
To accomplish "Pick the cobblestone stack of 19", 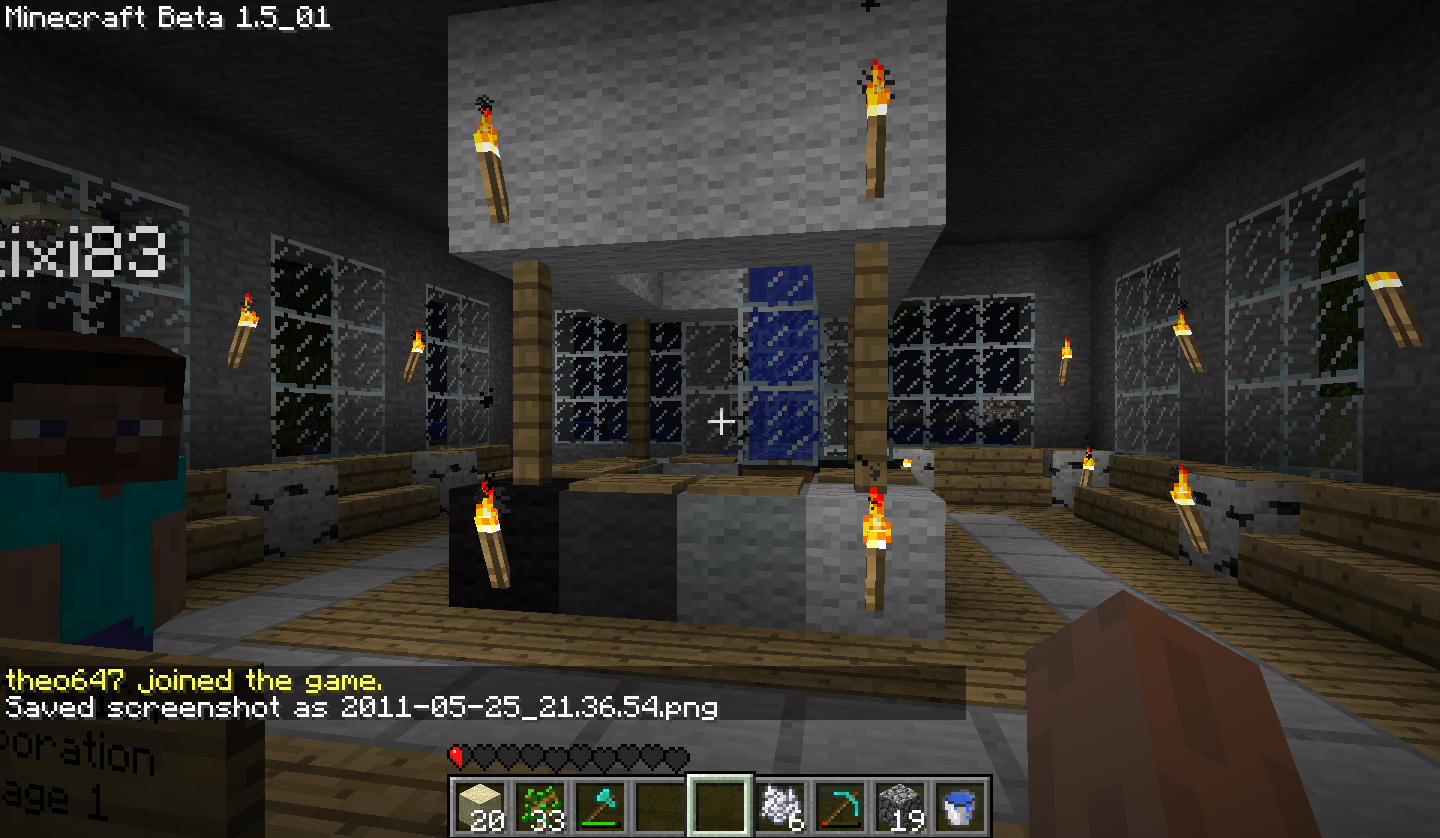I will (x=899, y=806).
